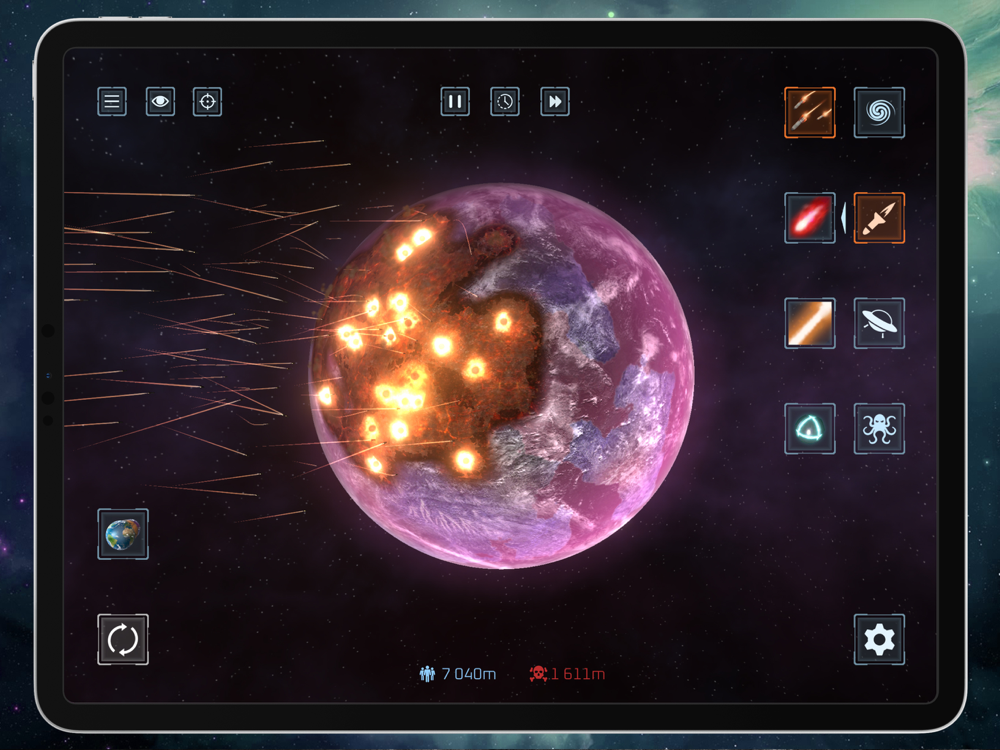Open the clock time control
The height and width of the screenshot is (750, 1000).
[x=505, y=101]
